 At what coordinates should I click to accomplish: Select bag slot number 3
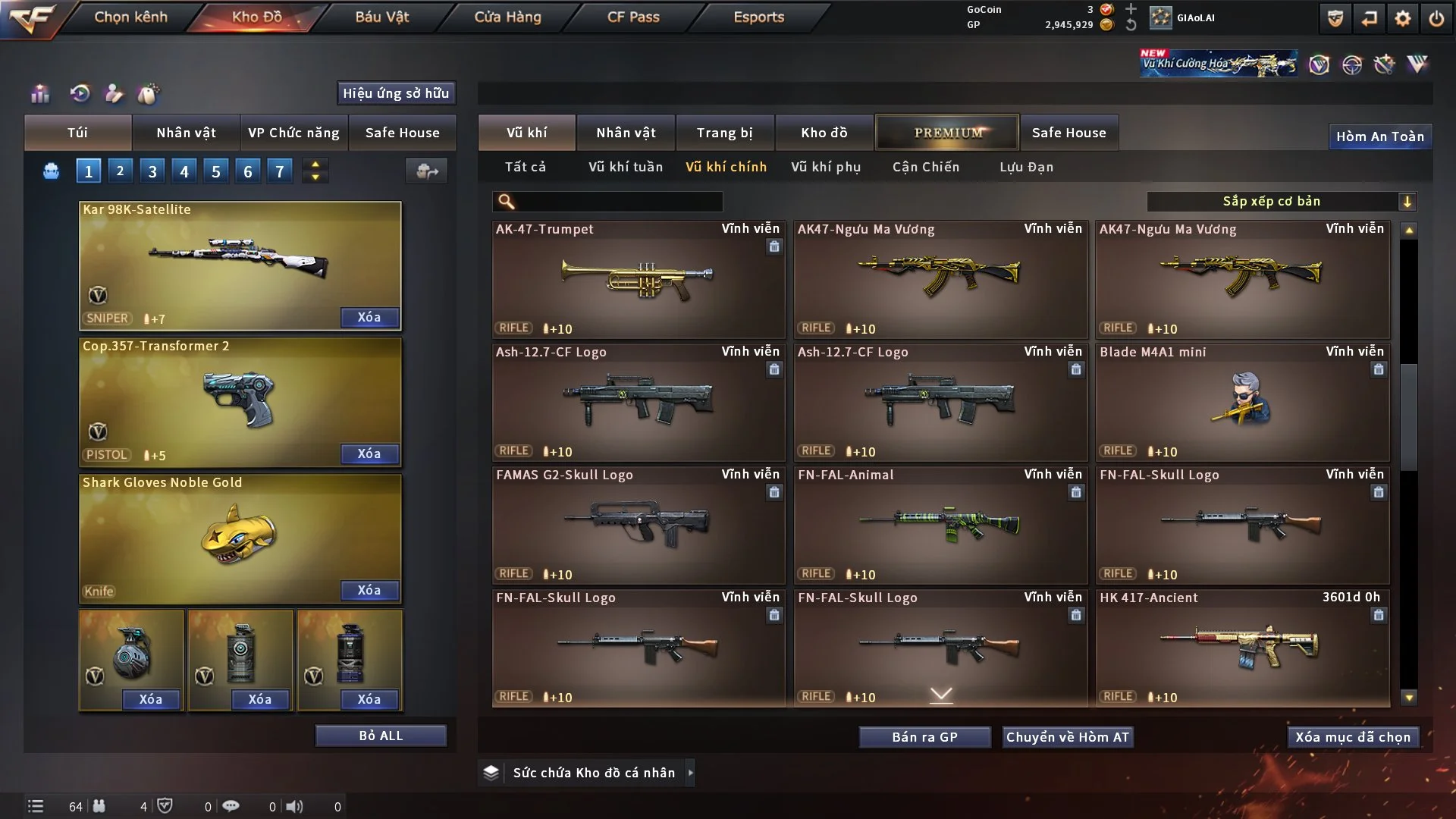[x=152, y=171]
